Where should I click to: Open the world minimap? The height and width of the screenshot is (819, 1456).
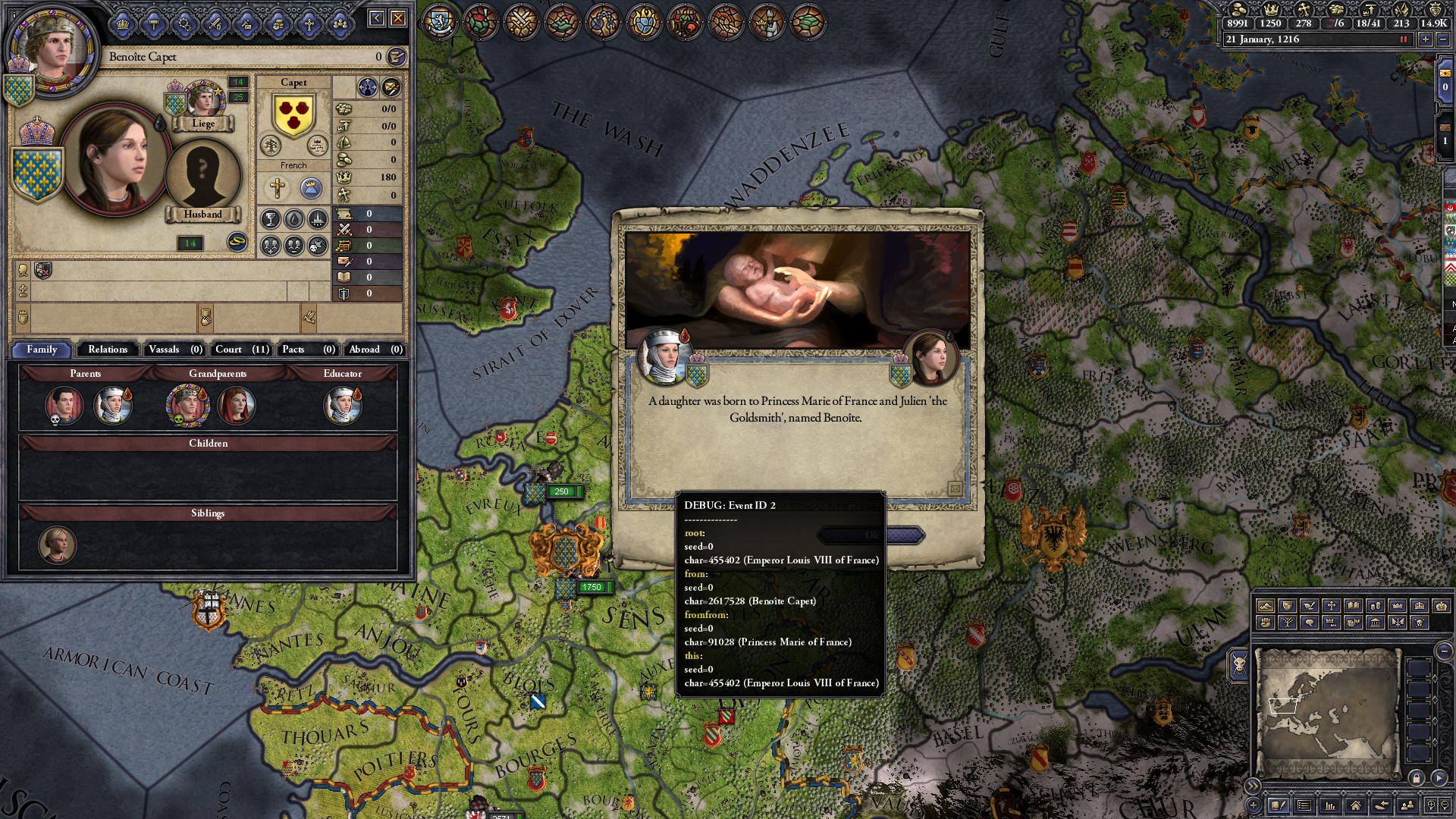coord(1326,711)
